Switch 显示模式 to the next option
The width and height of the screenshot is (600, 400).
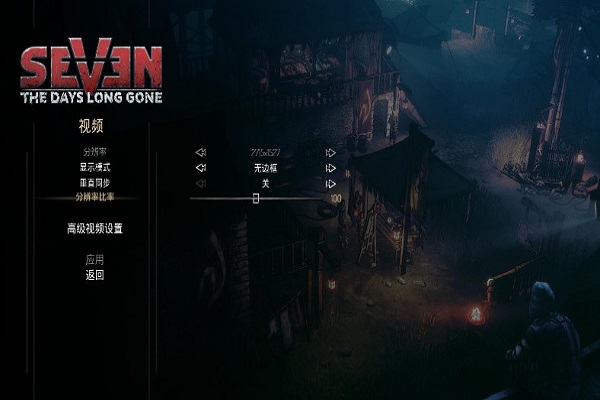(330, 168)
